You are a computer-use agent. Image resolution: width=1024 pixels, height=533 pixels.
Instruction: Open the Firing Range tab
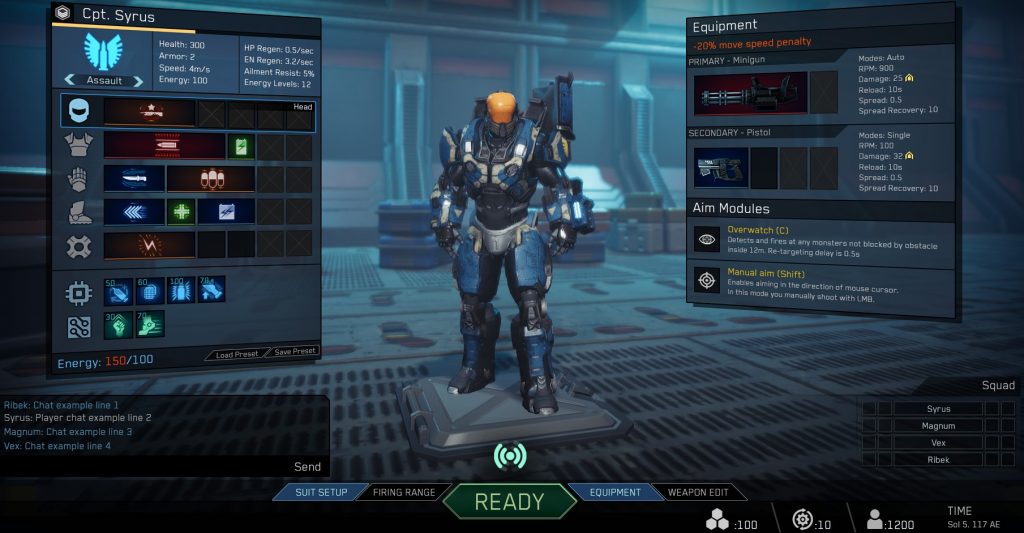pos(404,492)
